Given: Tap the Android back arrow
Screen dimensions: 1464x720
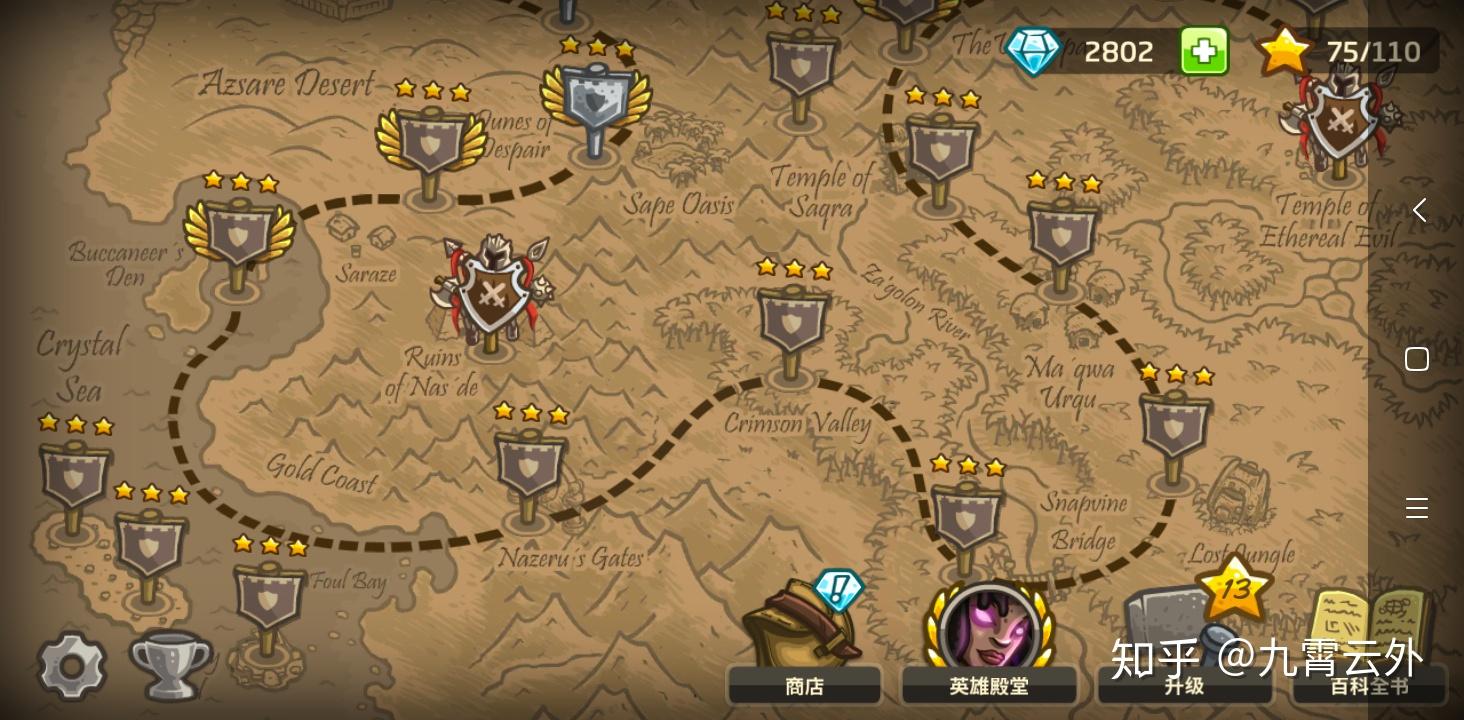Looking at the screenshot, I should (x=1418, y=210).
